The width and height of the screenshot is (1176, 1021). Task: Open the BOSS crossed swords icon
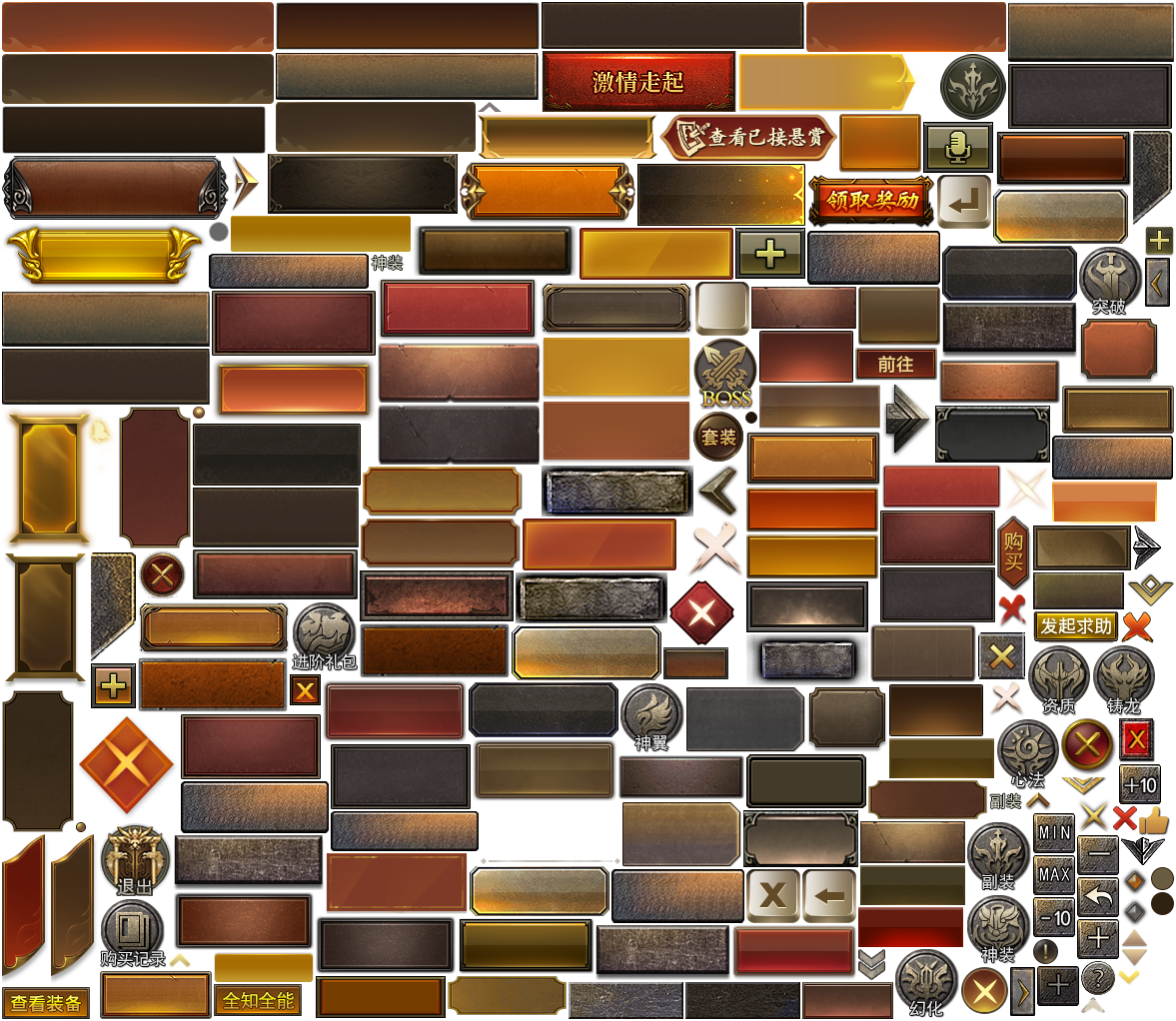tap(725, 374)
